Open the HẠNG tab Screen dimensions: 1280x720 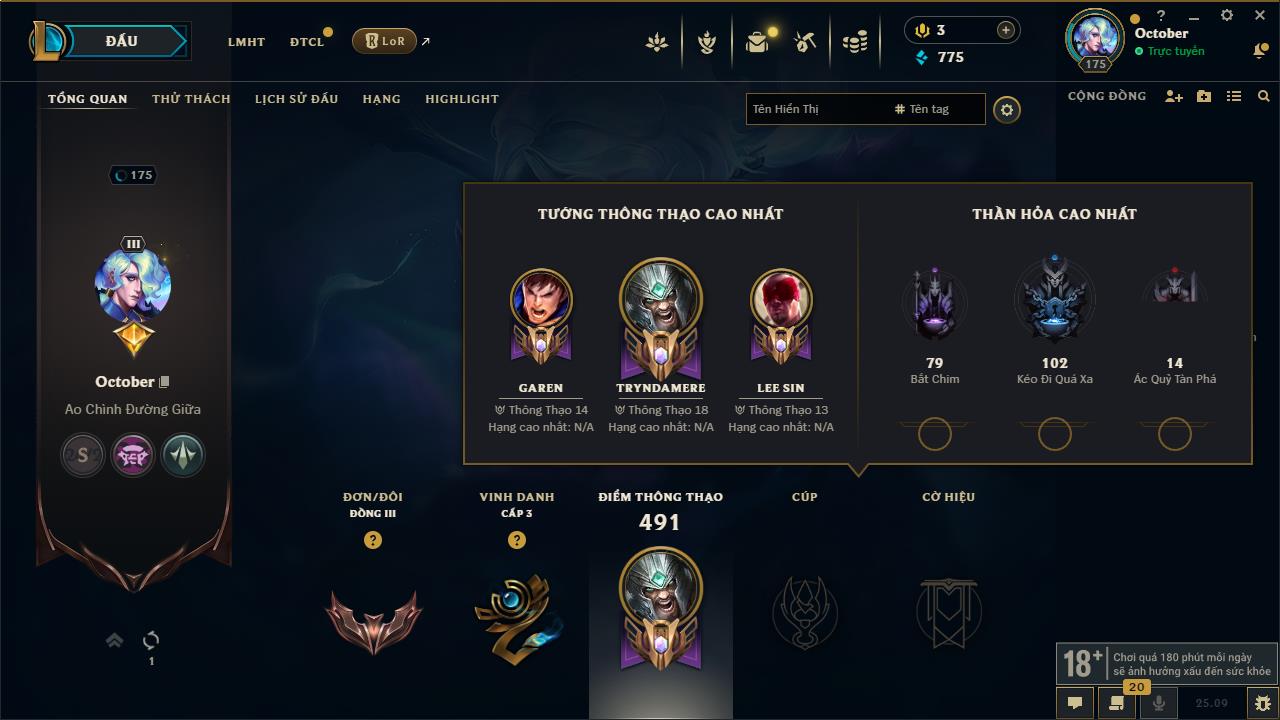click(381, 99)
